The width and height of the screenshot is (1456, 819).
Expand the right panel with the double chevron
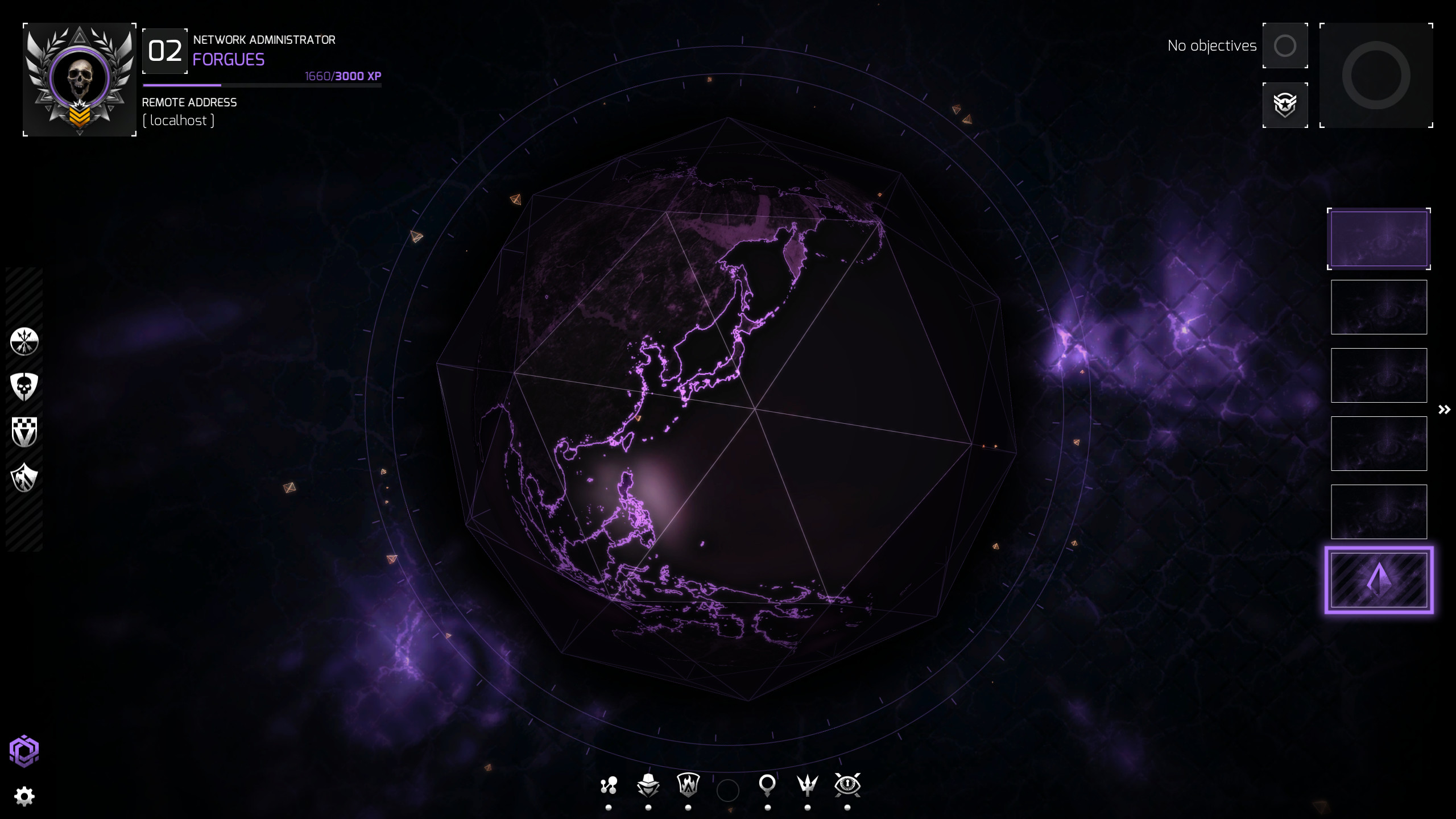coord(1443,409)
